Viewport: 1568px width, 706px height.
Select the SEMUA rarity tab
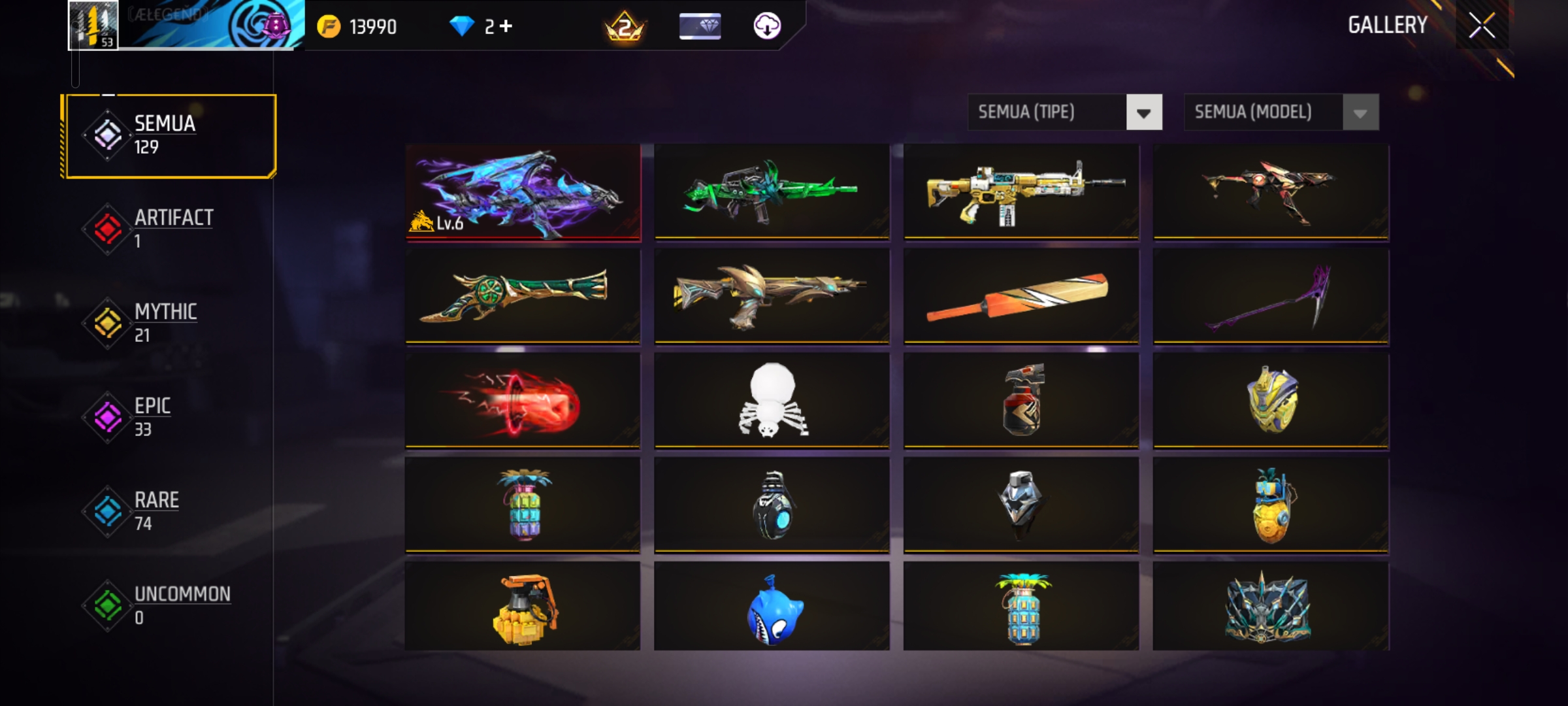[x=170, y=135]
